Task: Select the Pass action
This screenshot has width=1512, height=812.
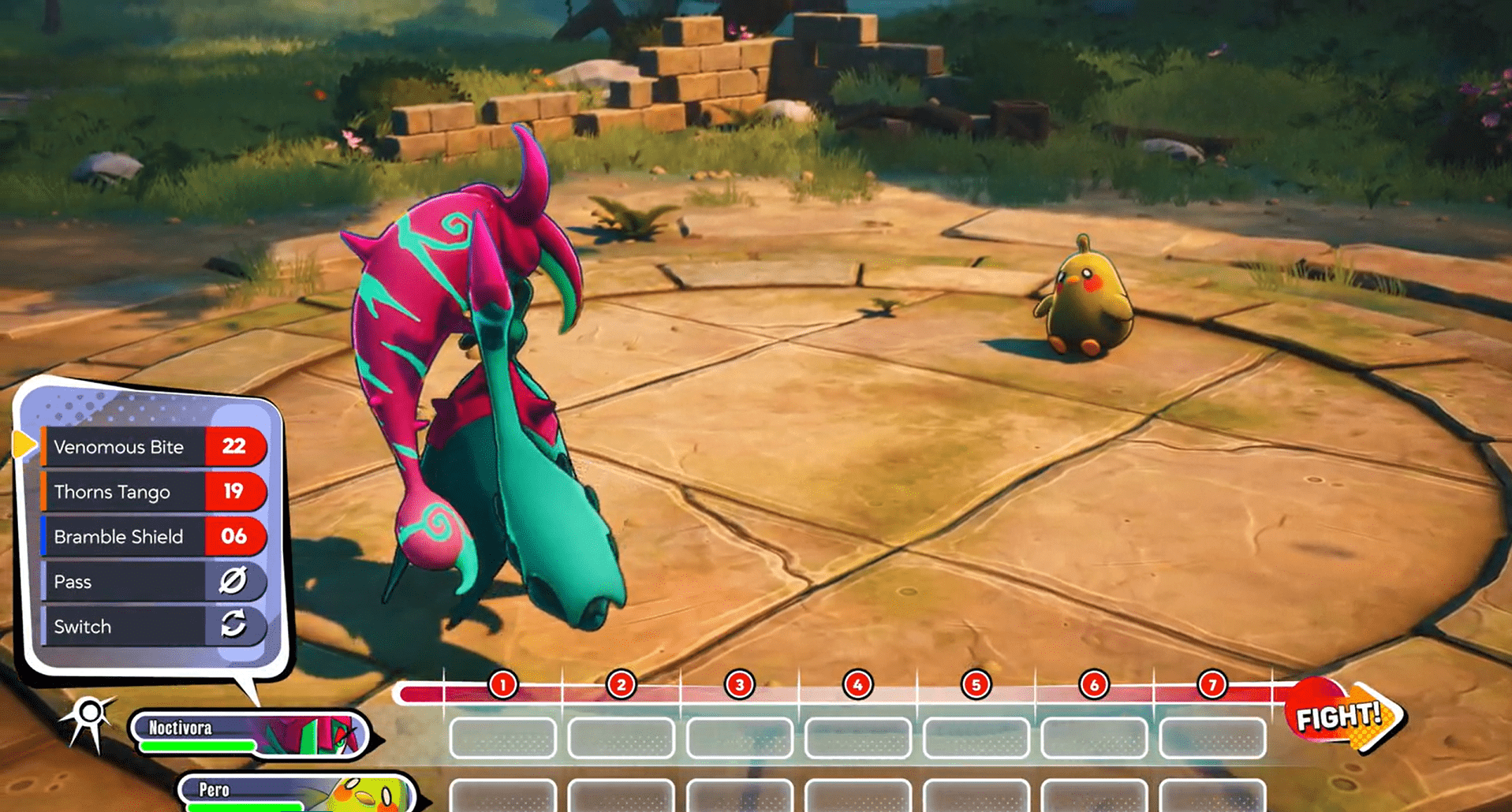Action: 154,582
